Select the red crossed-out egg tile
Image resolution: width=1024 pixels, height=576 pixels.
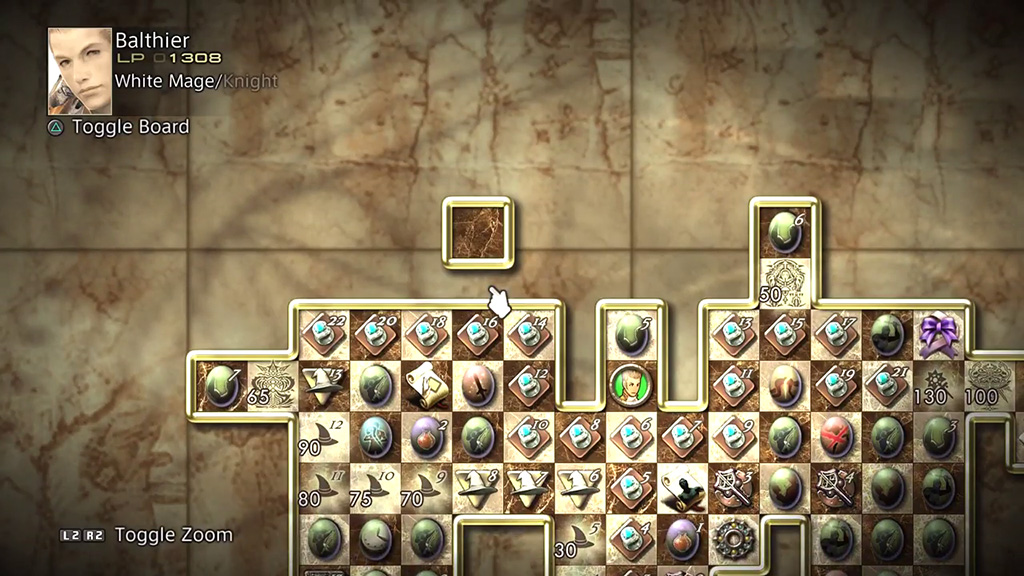coord(836,437)
